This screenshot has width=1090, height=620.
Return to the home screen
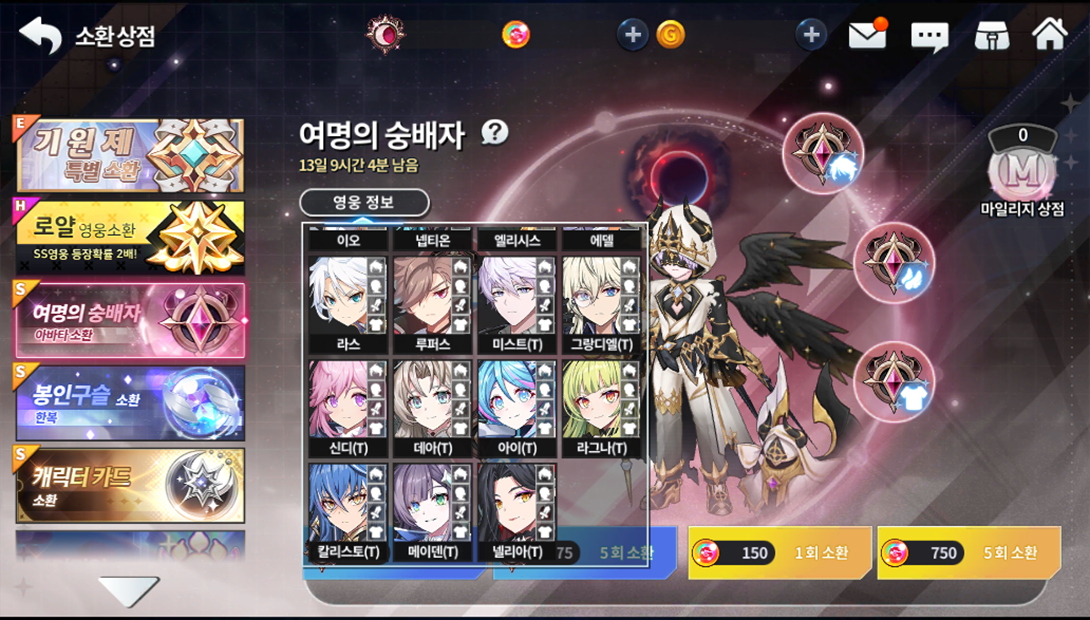[1050, 35]
